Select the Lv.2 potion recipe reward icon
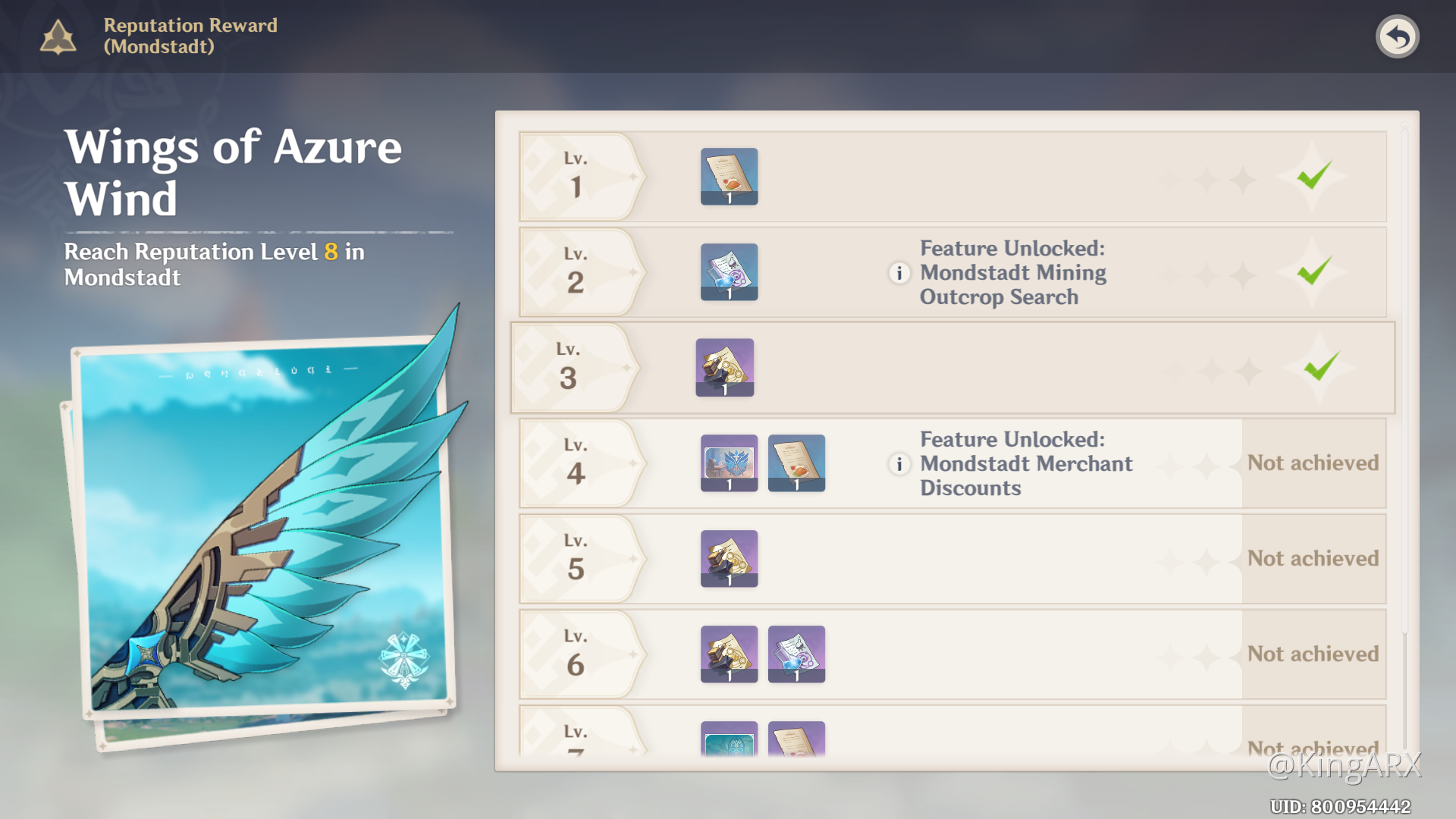 (x=728, y=271)
